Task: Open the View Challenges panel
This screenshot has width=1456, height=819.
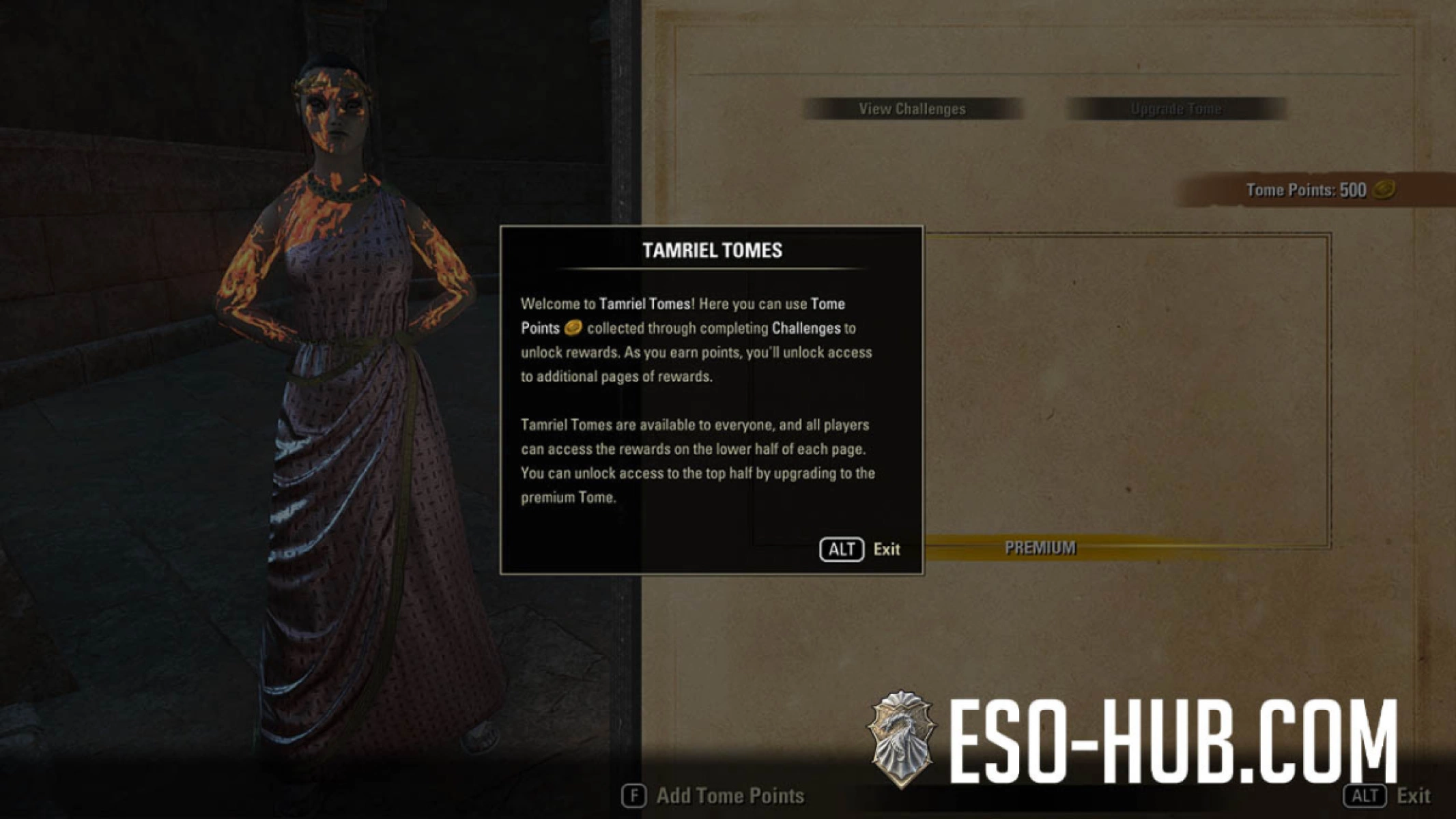Action: coord(913,109)
